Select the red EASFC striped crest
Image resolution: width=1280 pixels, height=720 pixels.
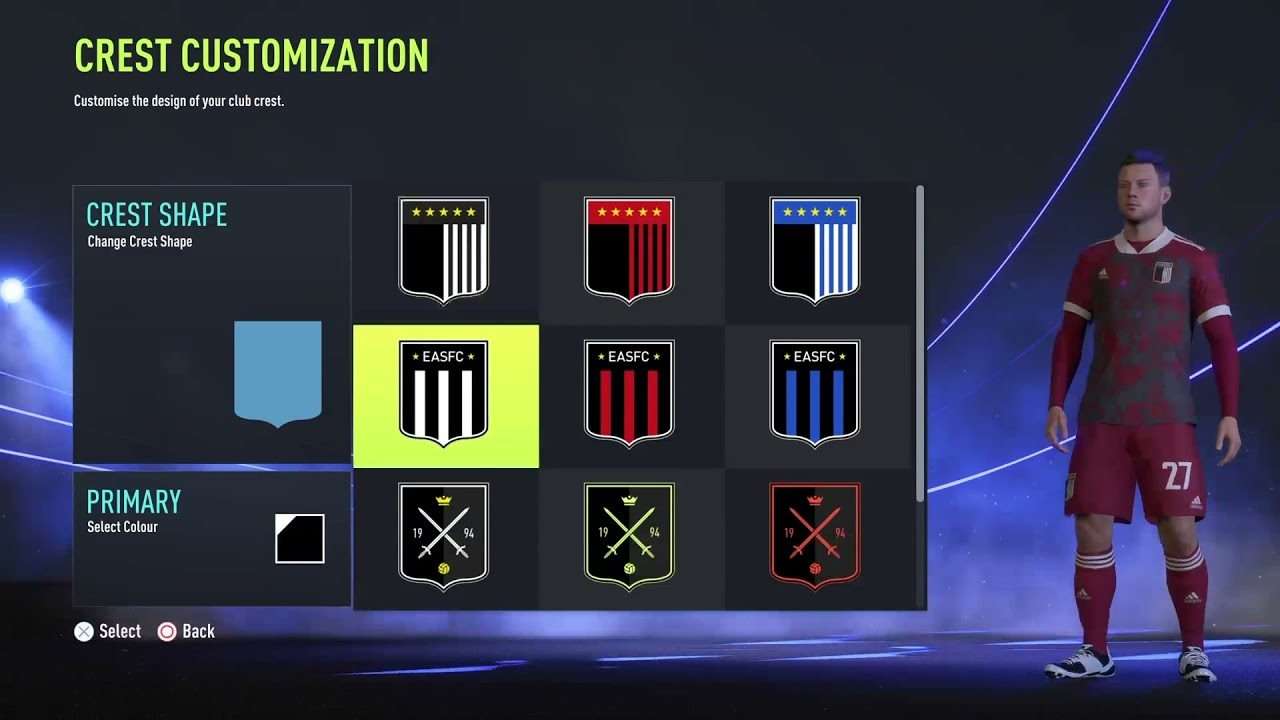click(631, 396)
